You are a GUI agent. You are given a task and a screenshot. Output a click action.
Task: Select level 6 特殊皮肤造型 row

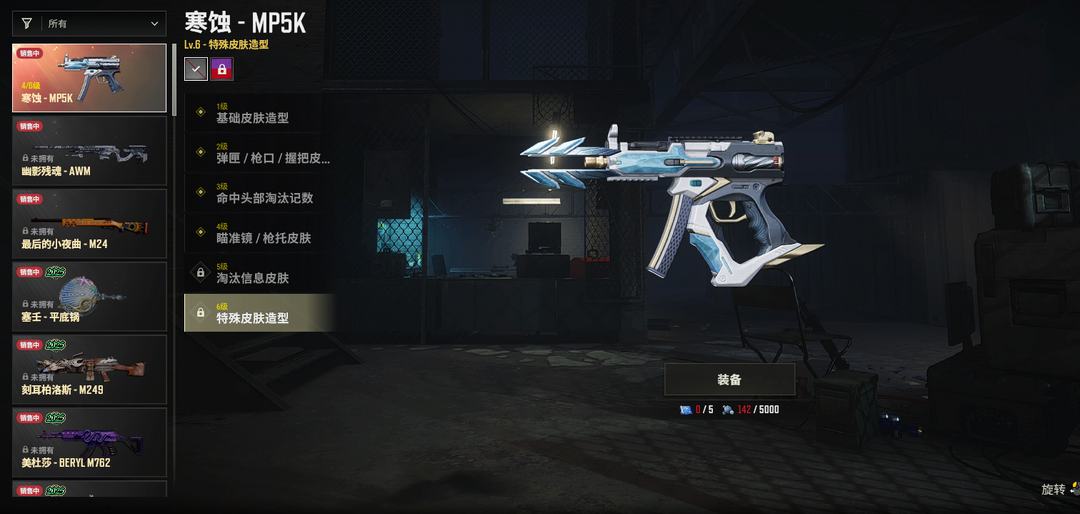coord(259,313)
